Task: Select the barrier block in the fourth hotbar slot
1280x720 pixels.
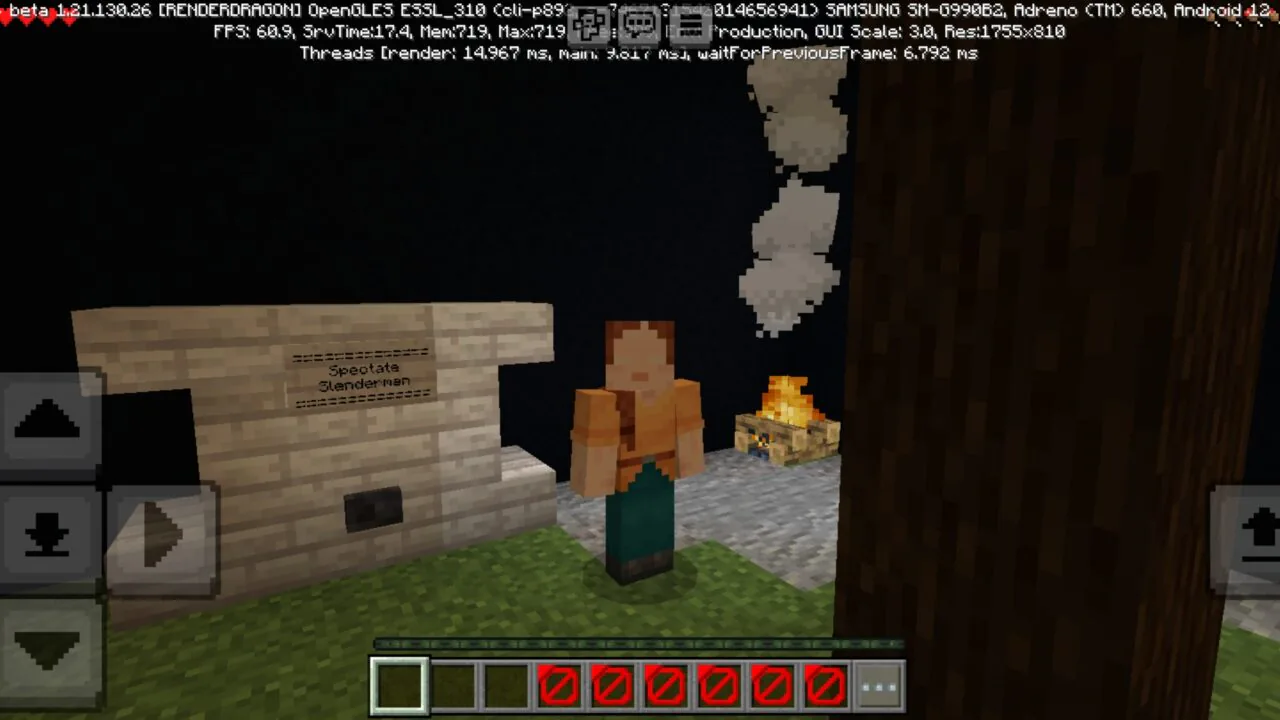Action: pyautogui.click(x=559, y=683)
